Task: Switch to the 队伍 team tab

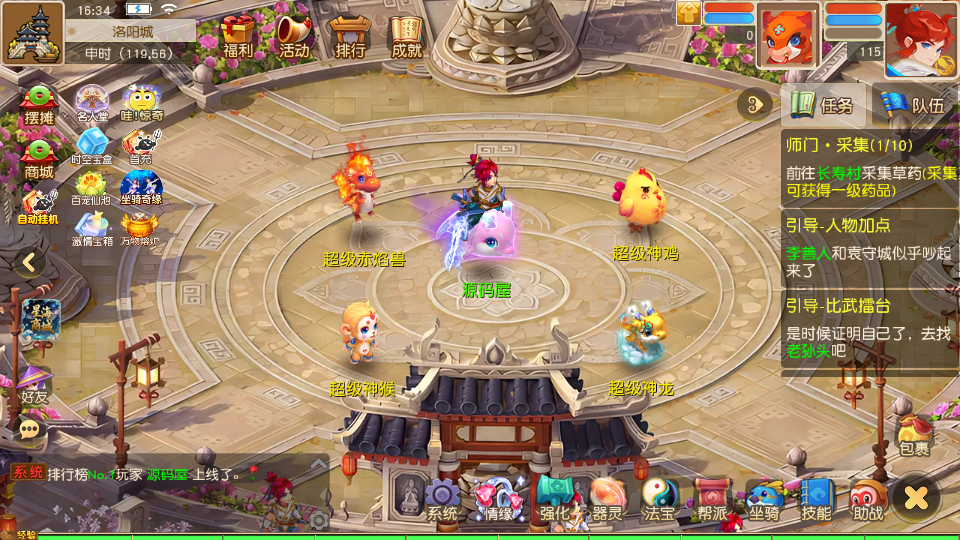Action: click(x=914, y=104)
